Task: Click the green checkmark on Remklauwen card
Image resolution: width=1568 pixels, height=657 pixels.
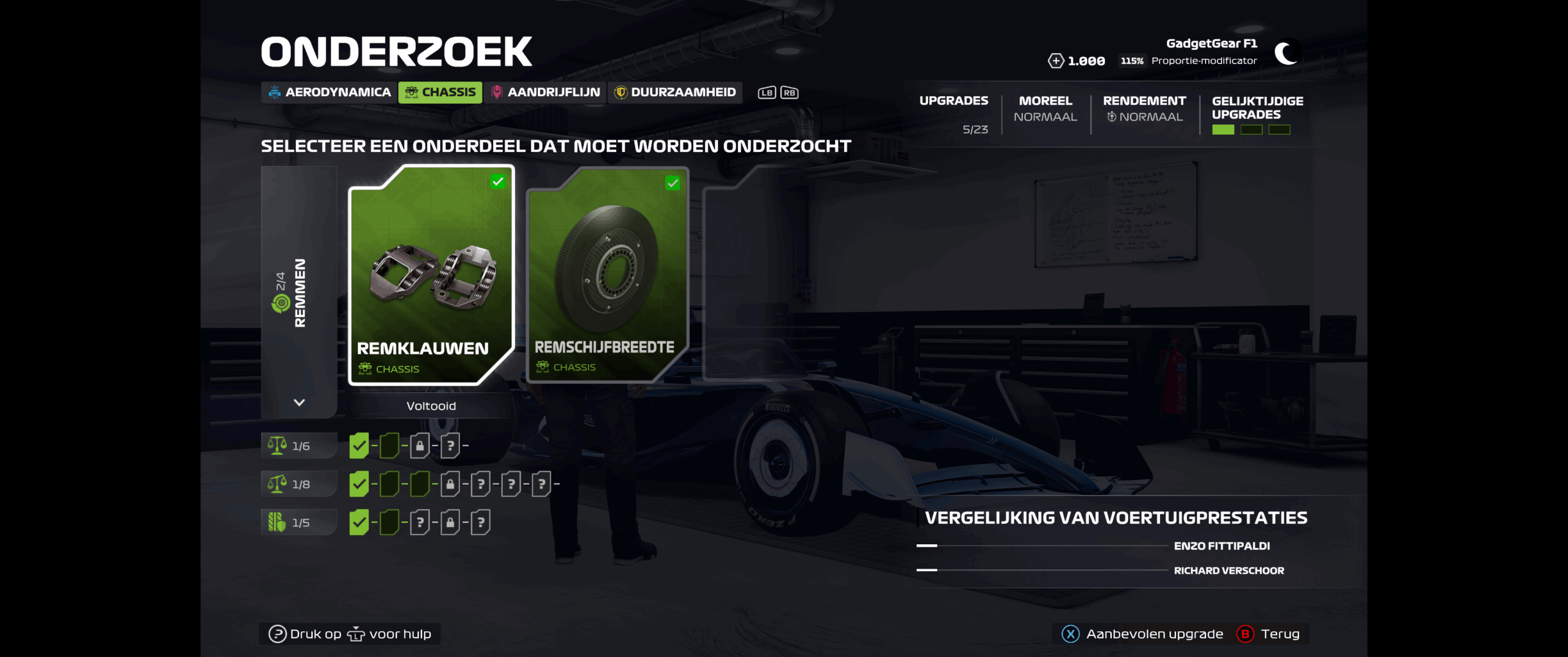Action: coord(497,181)
